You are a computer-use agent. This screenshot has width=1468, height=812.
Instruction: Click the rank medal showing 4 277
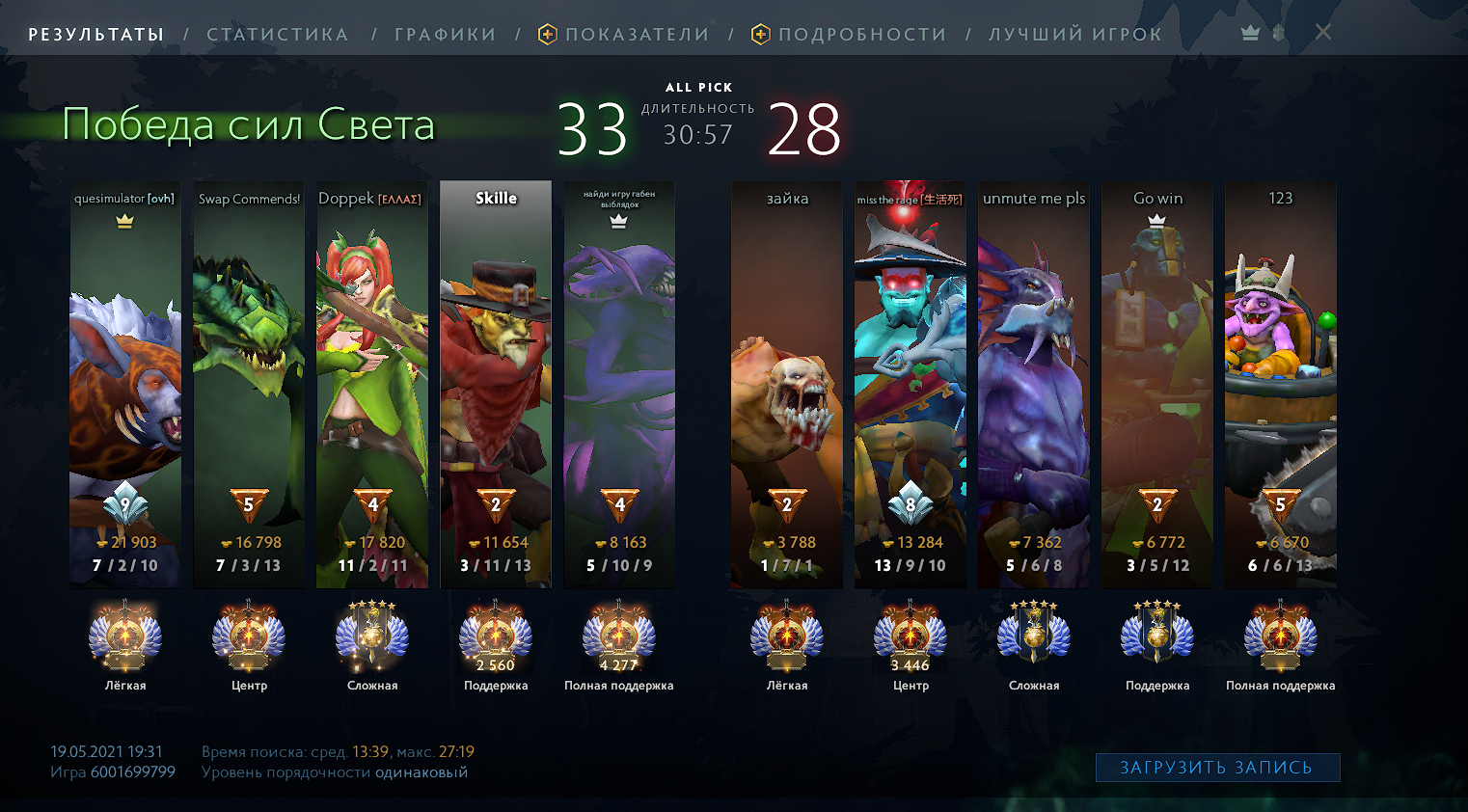tap(619, 636)
